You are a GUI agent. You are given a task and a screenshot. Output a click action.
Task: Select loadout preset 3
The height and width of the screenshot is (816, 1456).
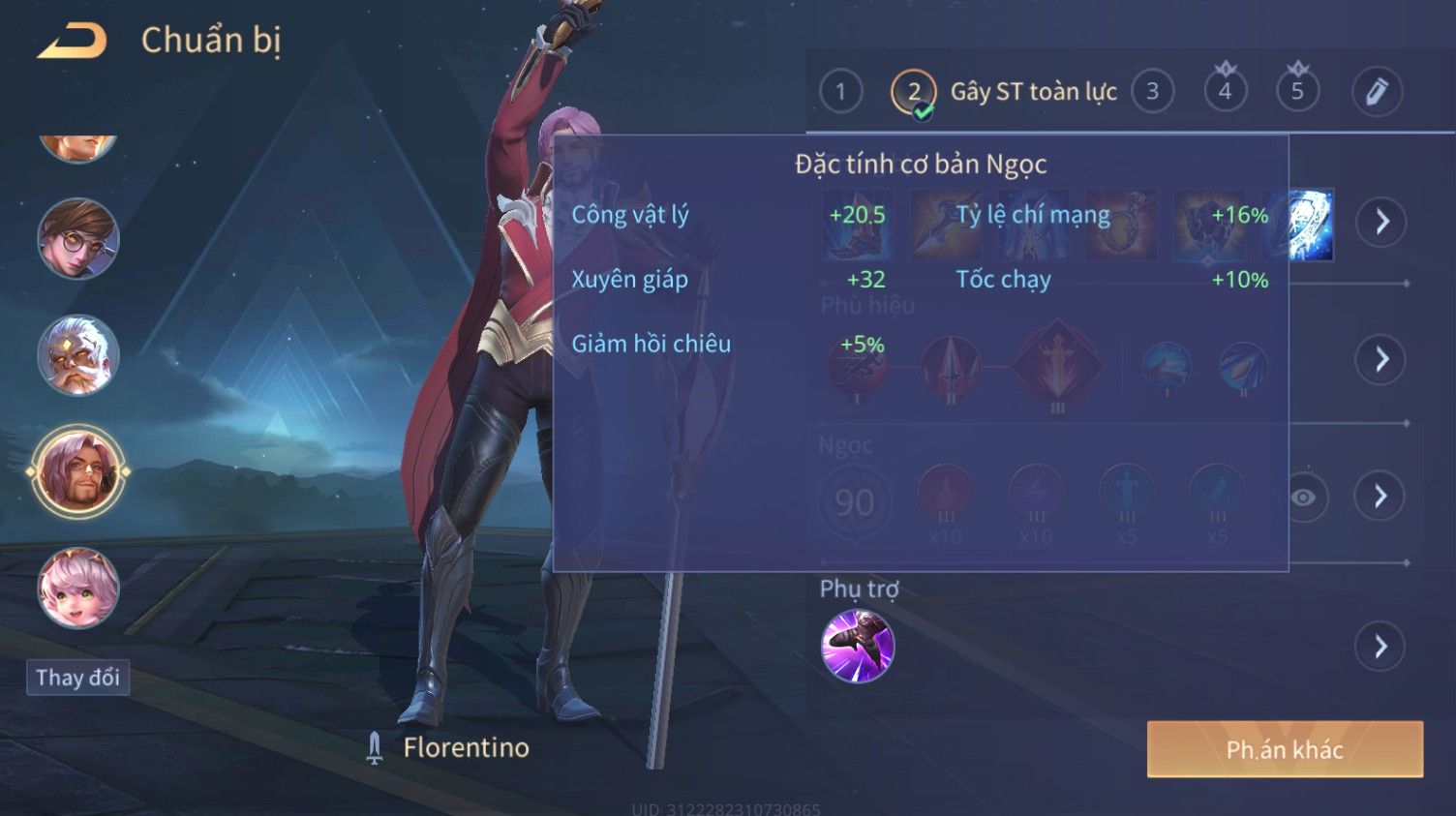[x=1152, y=92]
